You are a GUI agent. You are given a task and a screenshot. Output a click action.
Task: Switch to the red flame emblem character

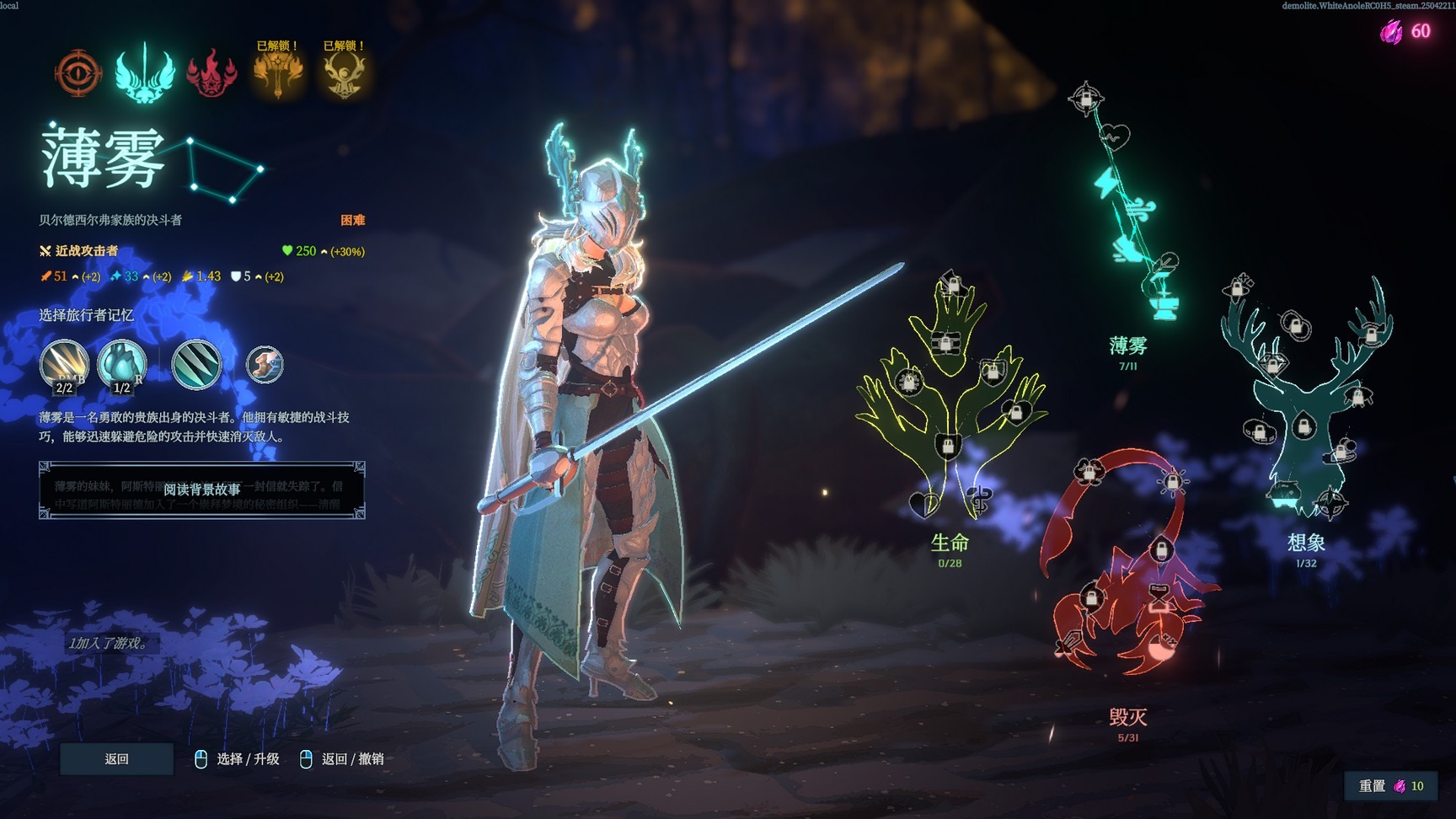(x=211, y=73)
